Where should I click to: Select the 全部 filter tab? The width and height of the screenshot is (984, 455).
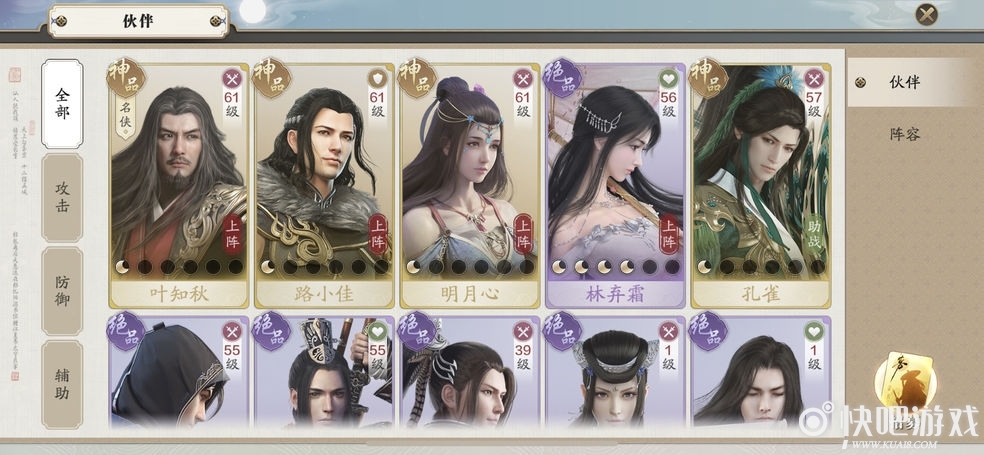[62, 103]
